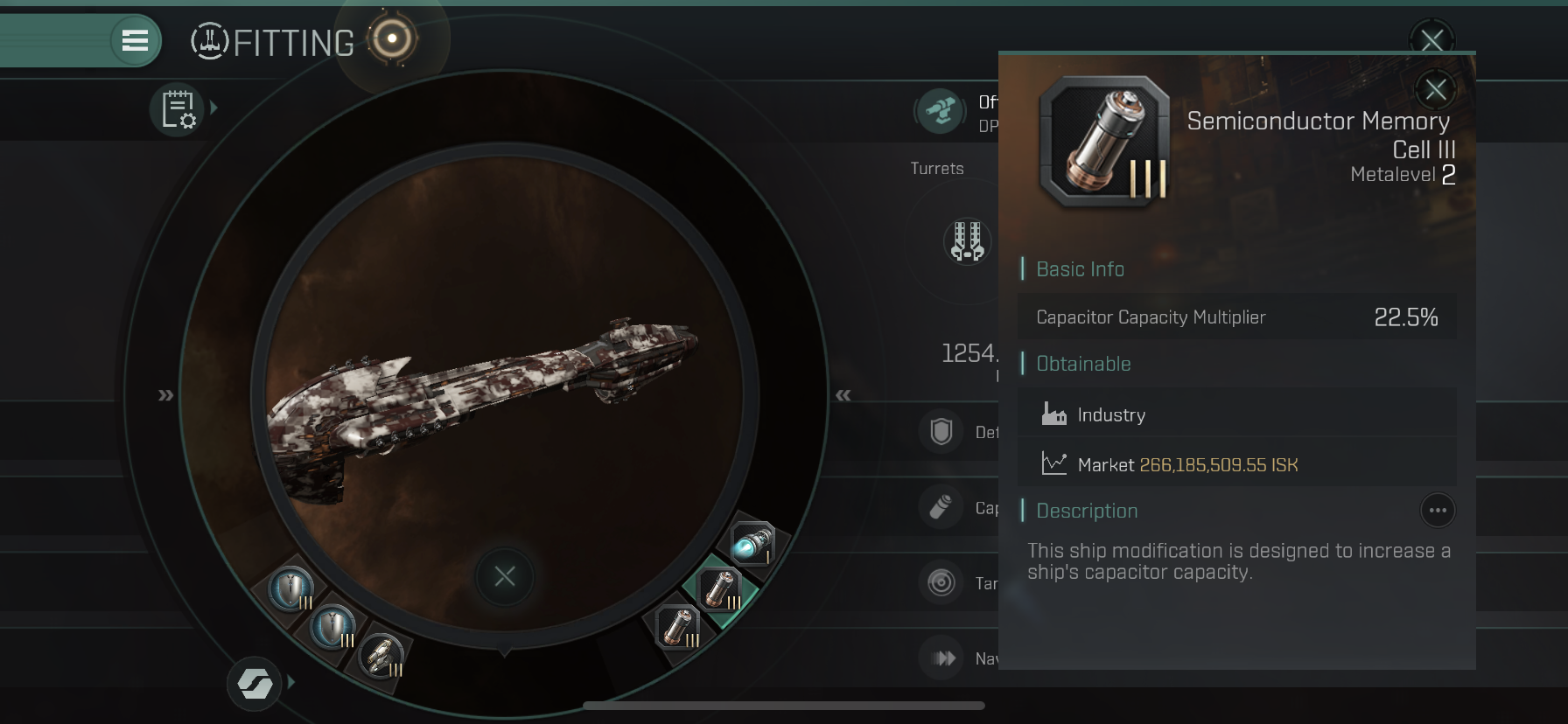Viewport: 1568px width, 724px height.
Task: Tap the Semiconductor Memory Cell III item image
Action: tap(1105, 142)
